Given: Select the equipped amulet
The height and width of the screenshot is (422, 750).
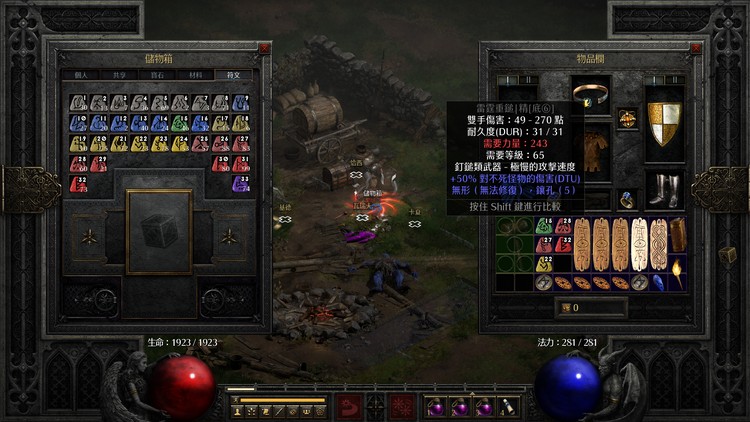Looking at the screenshot, I should pos(628,118).
